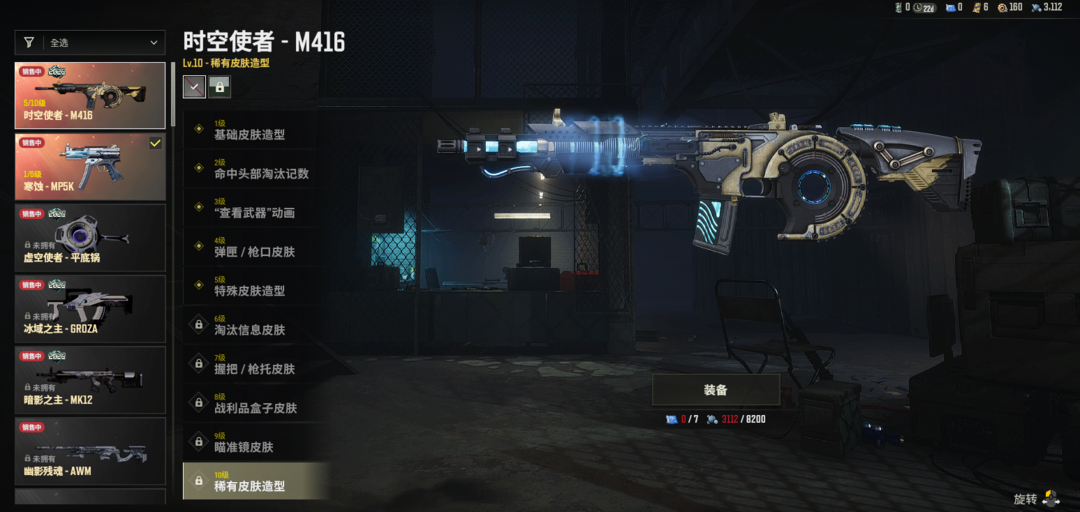
Task: Choose locked level 8 战利品盒子皮肤
Action: click(x=256, y=404)
